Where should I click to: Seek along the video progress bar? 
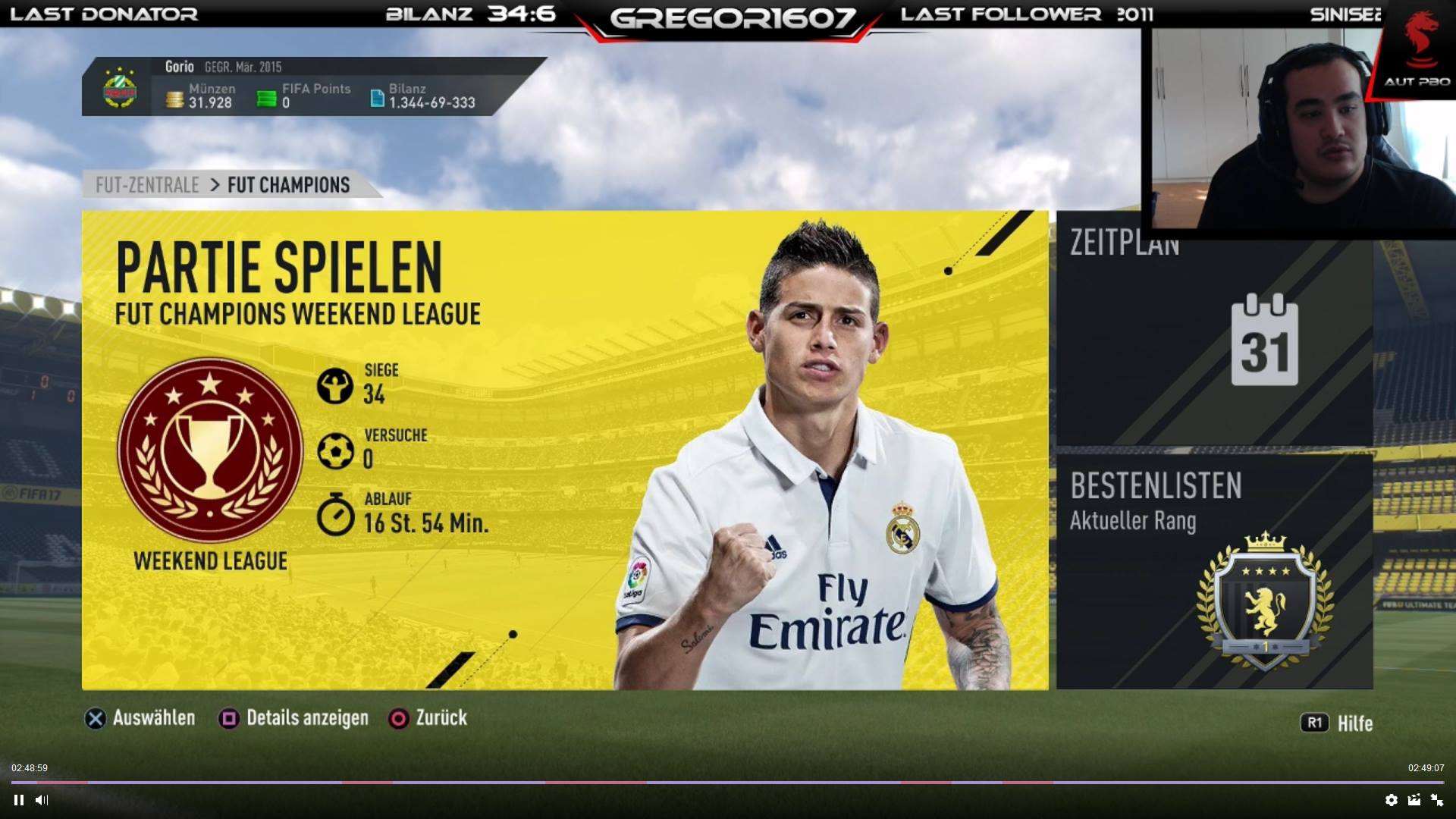728,782
